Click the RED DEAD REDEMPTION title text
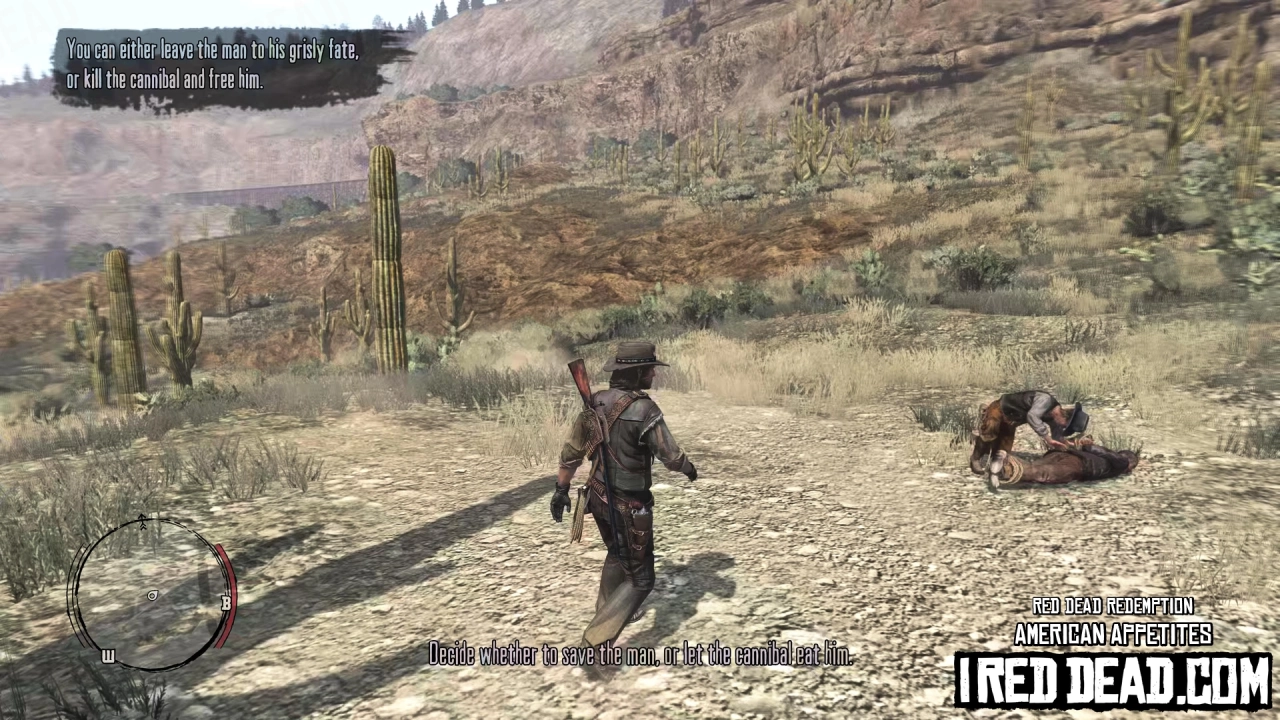The image size is (1280, 720). tap(1112, 606)
